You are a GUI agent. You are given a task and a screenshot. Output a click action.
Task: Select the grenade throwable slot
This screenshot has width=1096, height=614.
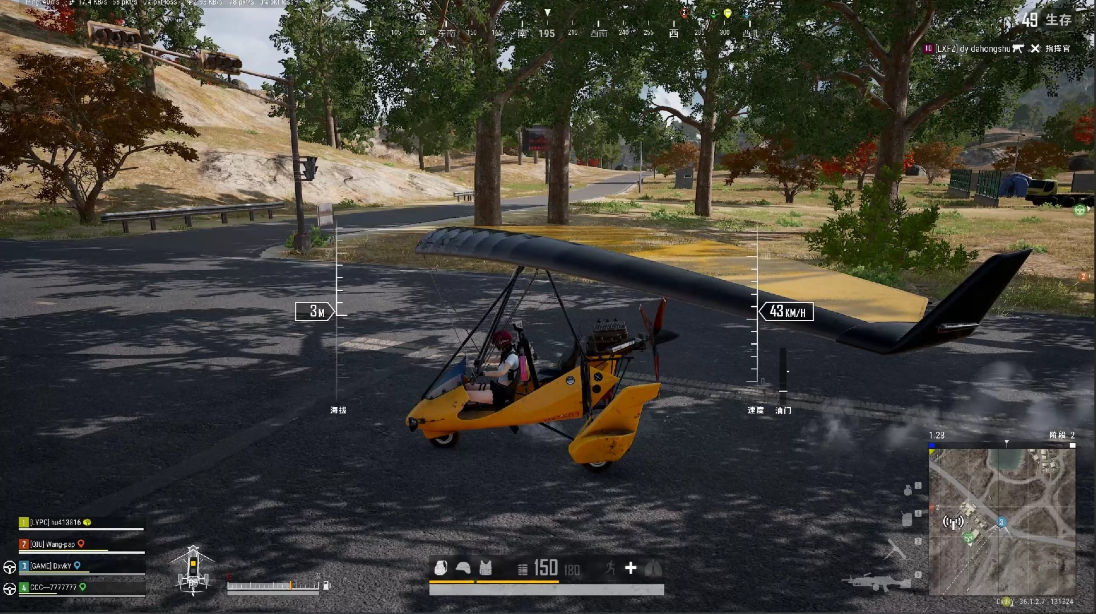[x=908, y=490]
